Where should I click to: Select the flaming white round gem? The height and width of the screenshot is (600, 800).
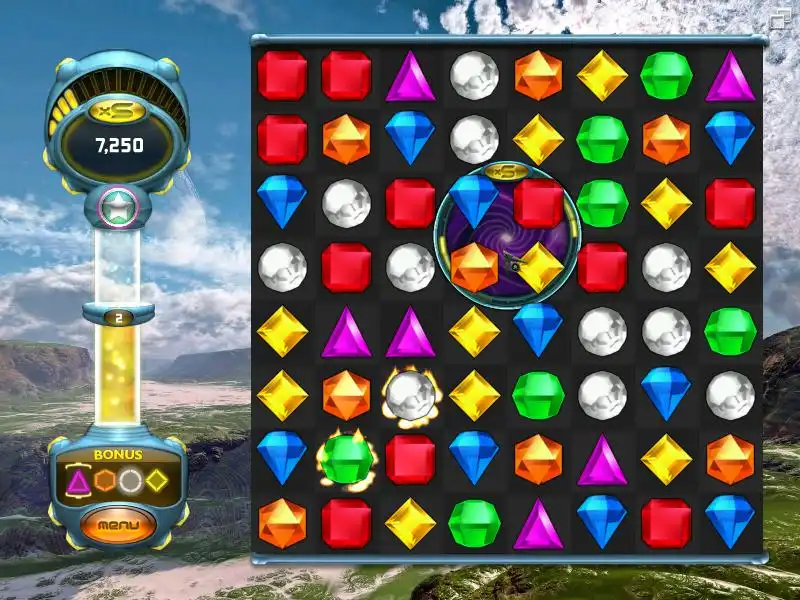(410, 395)
